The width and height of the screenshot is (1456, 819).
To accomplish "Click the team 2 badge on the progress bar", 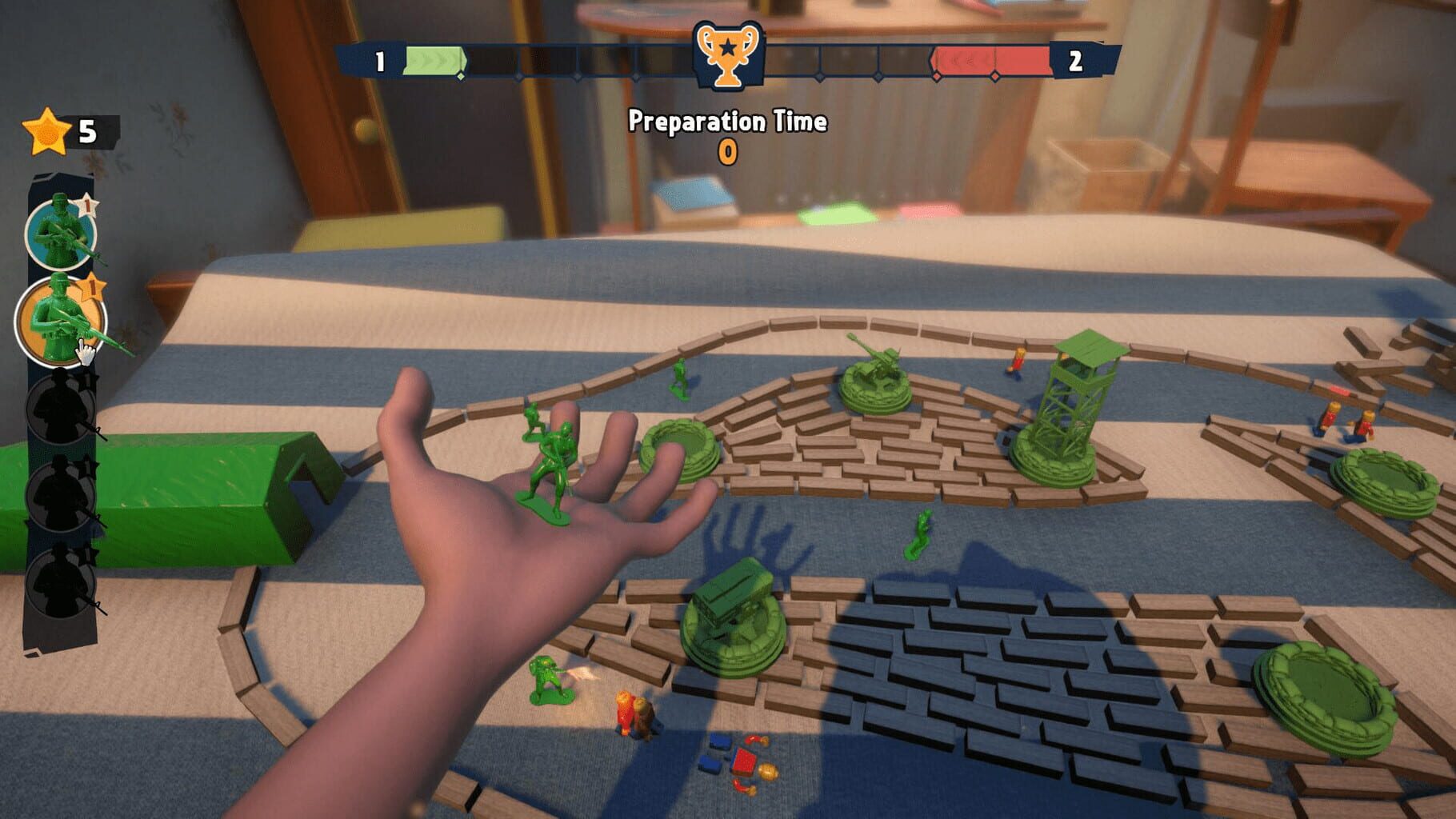I will [1074, 62].
